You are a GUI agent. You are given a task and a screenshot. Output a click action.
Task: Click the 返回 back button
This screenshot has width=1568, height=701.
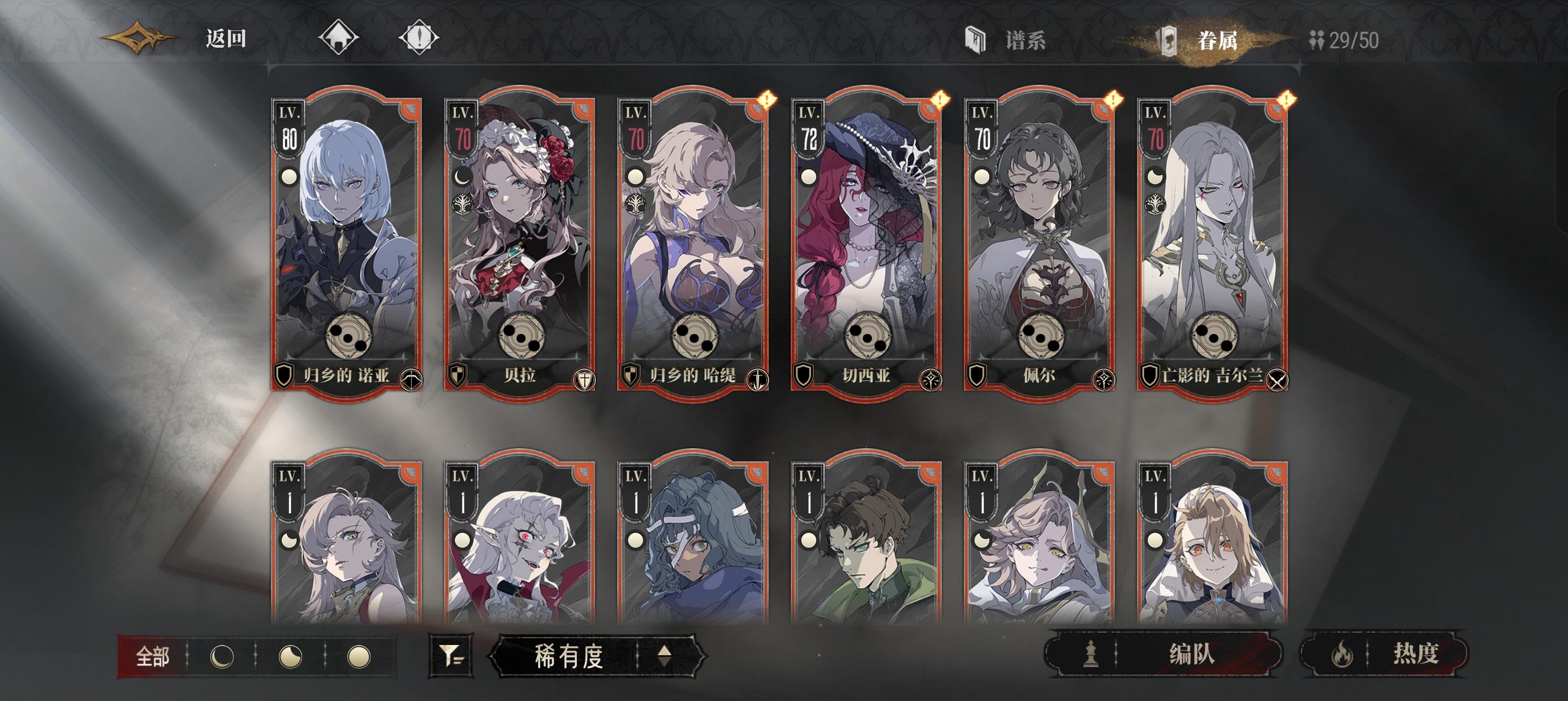click(x=225, y=38)
